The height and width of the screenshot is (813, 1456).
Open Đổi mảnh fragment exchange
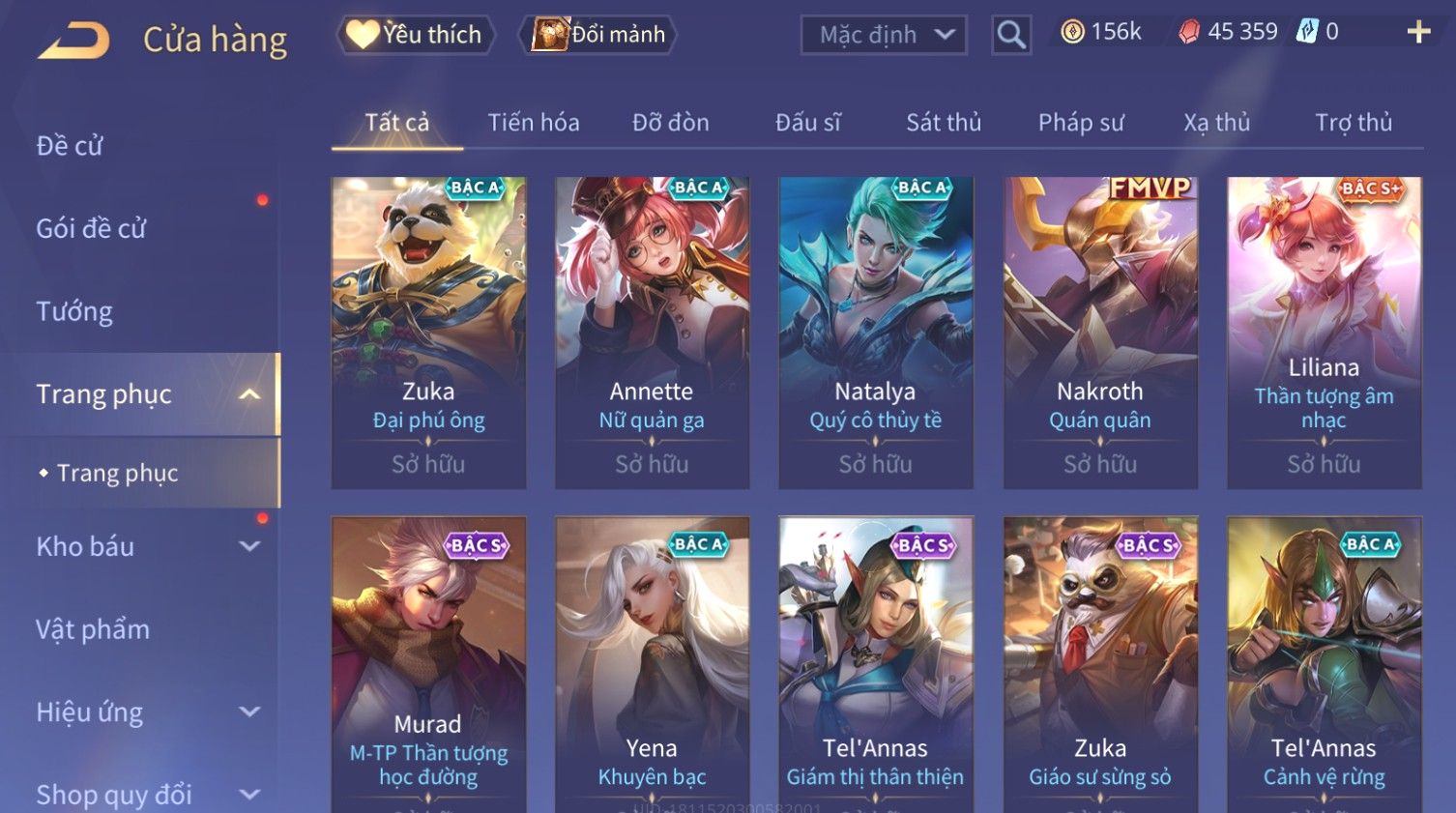pyautogui.click(x=599, y=35)
